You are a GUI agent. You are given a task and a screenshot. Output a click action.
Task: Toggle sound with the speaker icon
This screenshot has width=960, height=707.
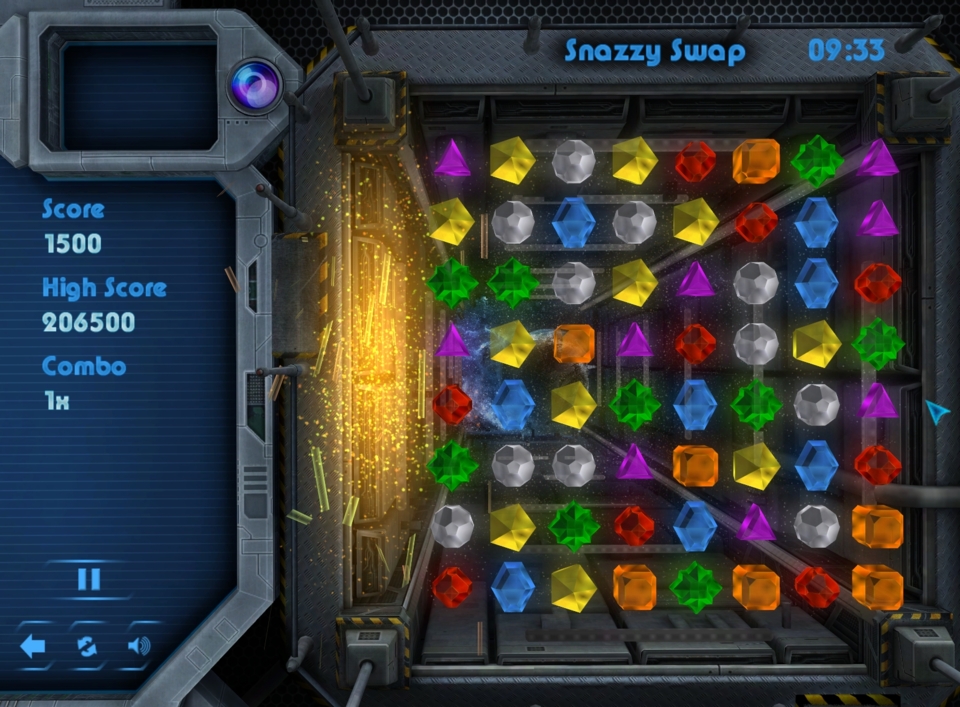click(x=140, y=646)
